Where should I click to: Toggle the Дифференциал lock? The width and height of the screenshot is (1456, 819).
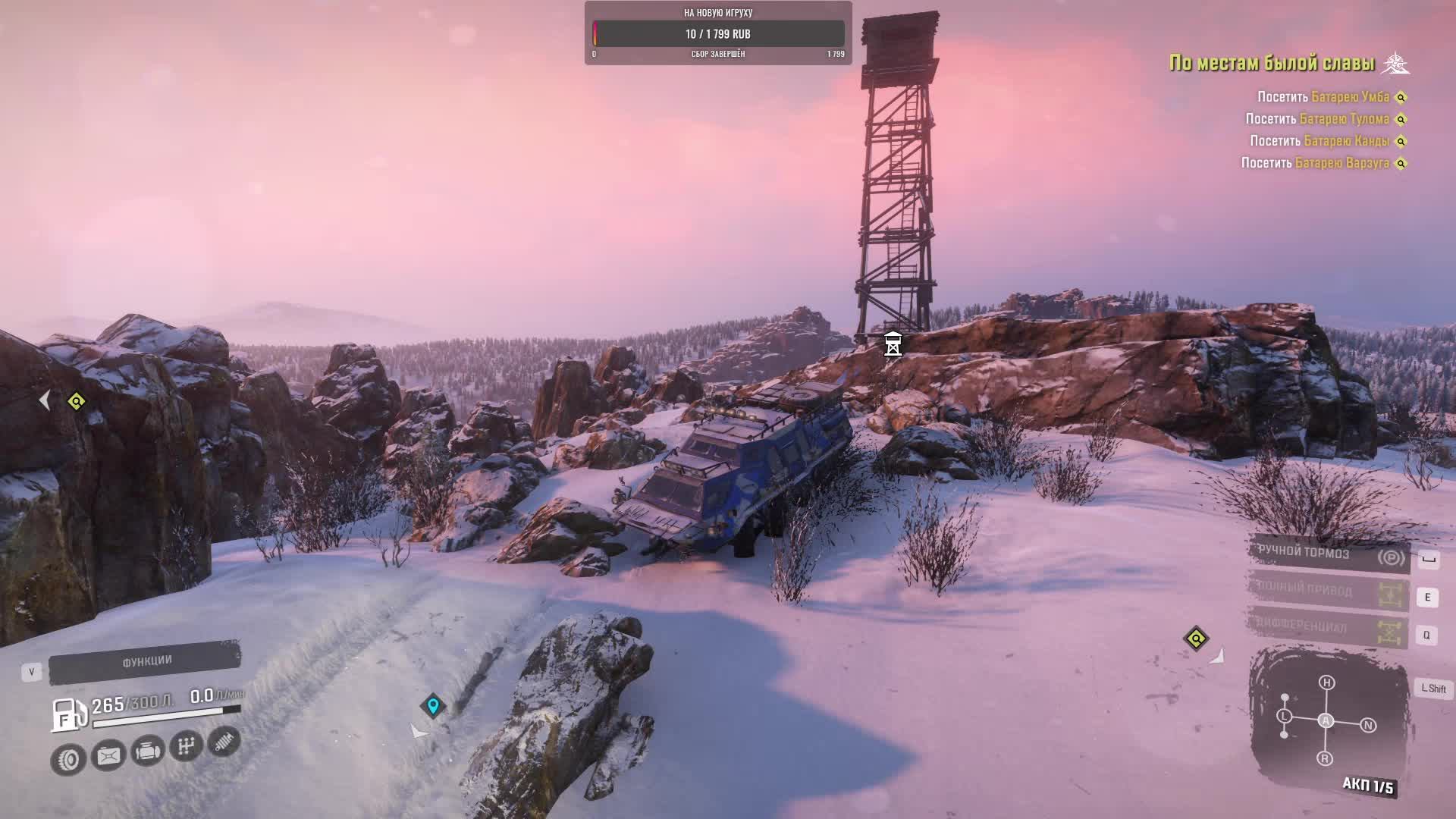[x=1329, y=629]
